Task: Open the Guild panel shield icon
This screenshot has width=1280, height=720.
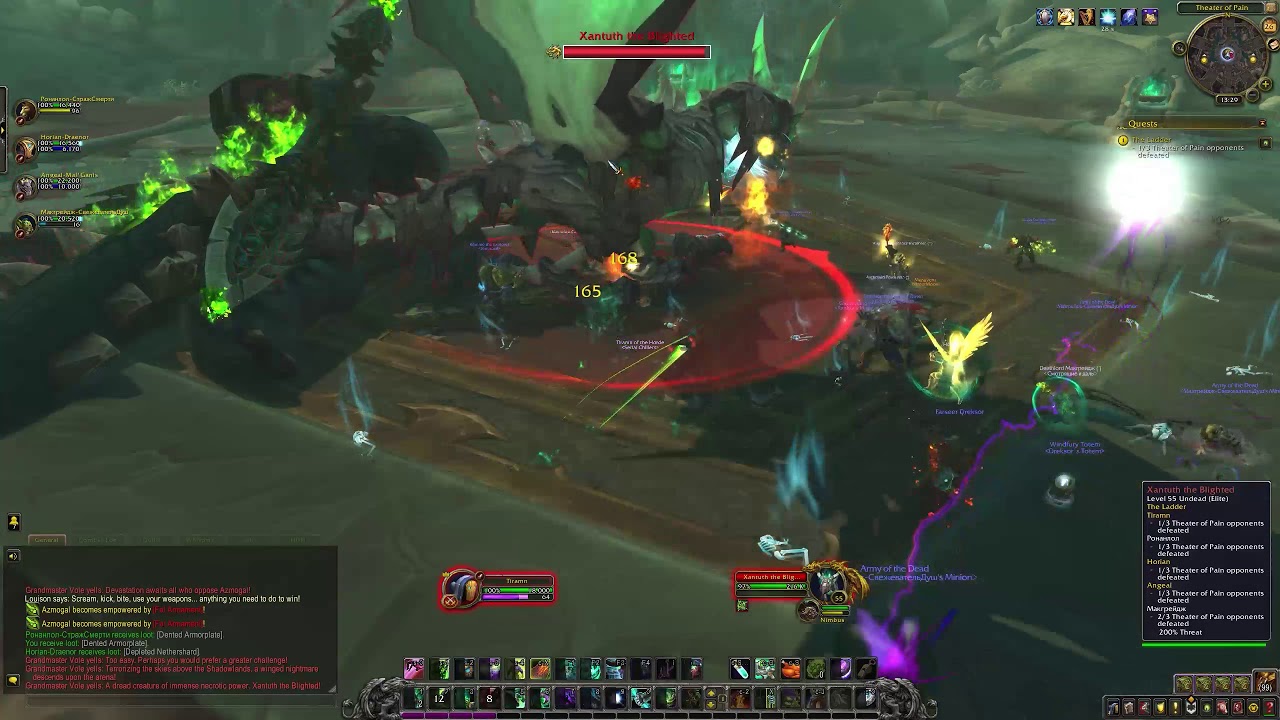Action: point(1191,707)
